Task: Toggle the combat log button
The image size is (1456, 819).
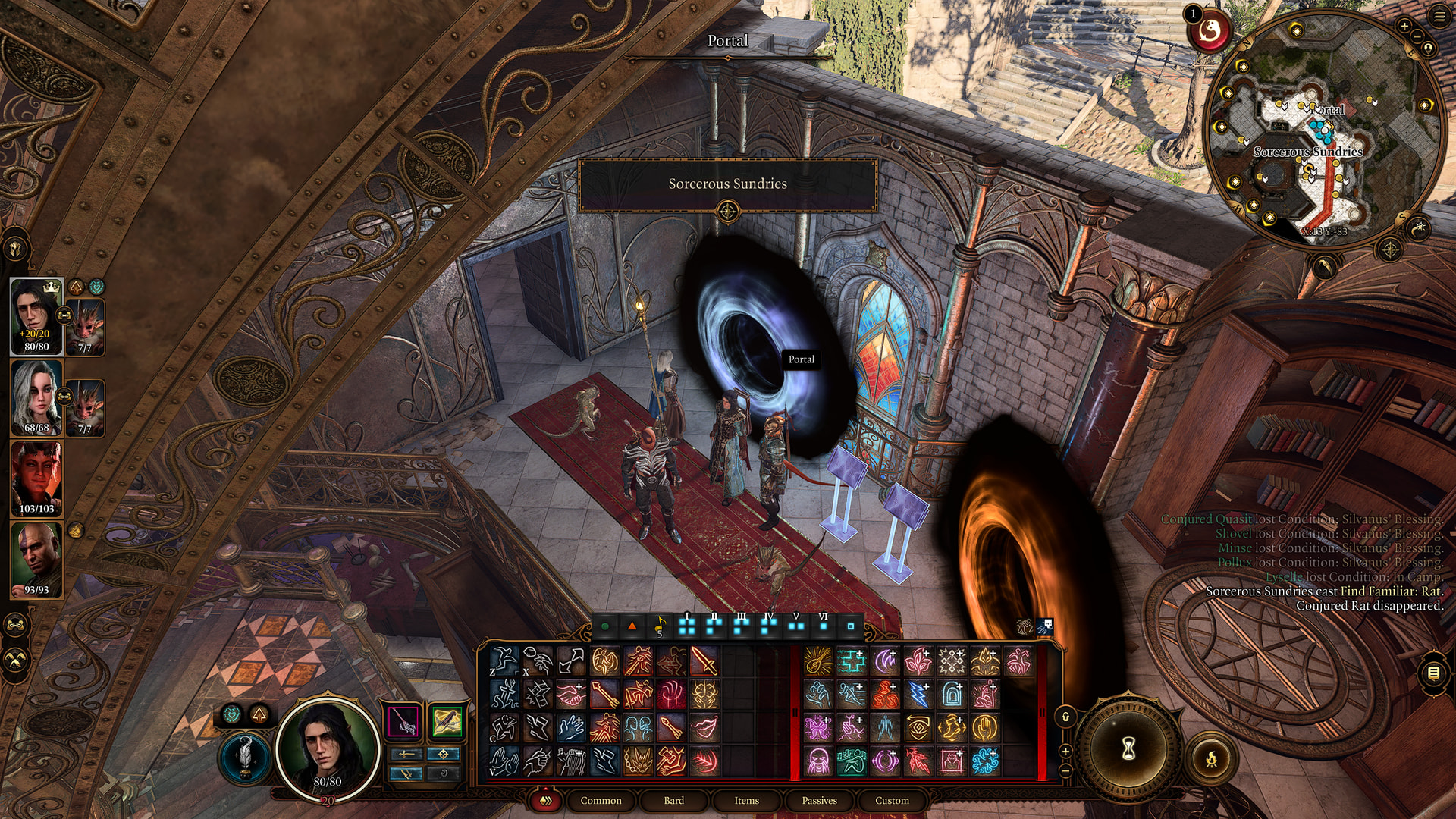Action: click(1432, 673)
